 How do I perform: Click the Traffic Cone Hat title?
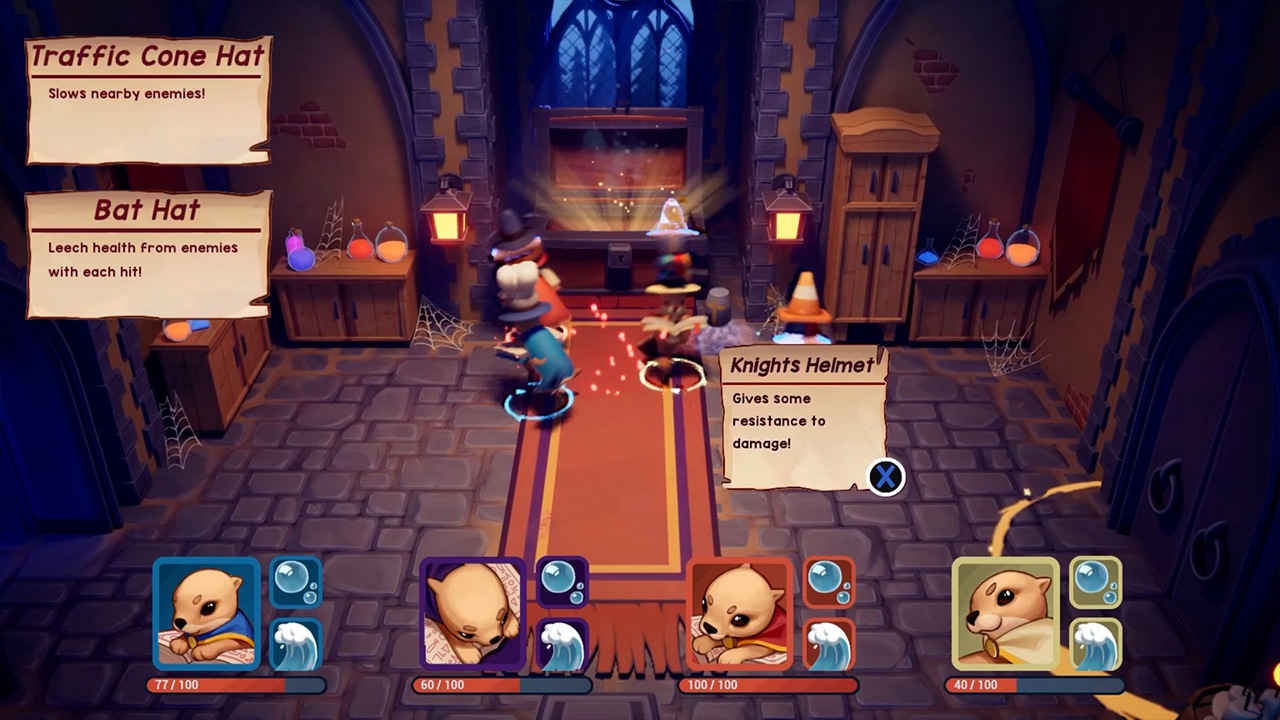pos(148,56)
